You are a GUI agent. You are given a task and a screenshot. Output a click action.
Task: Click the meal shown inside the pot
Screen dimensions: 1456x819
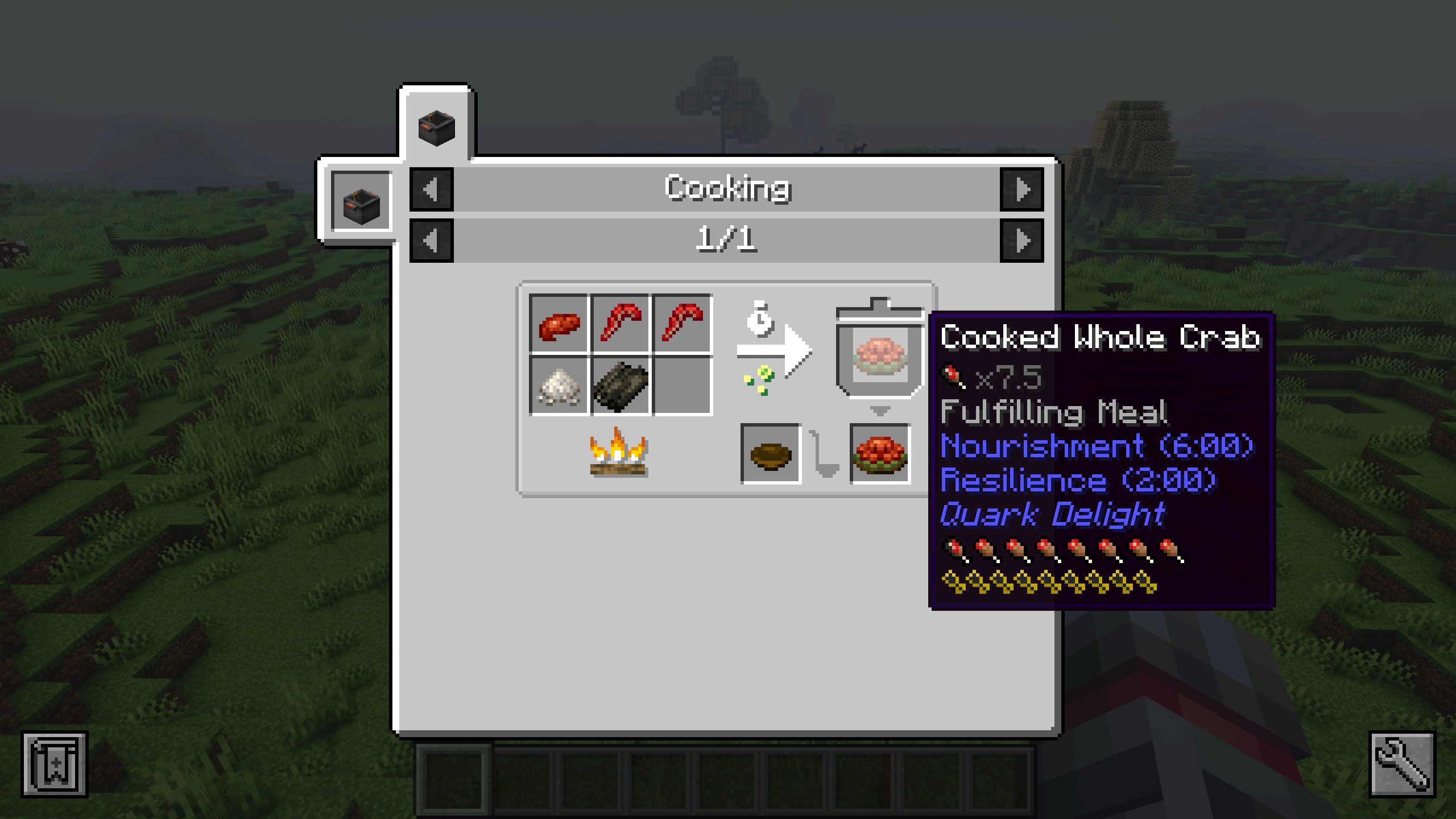click(879, 355)
